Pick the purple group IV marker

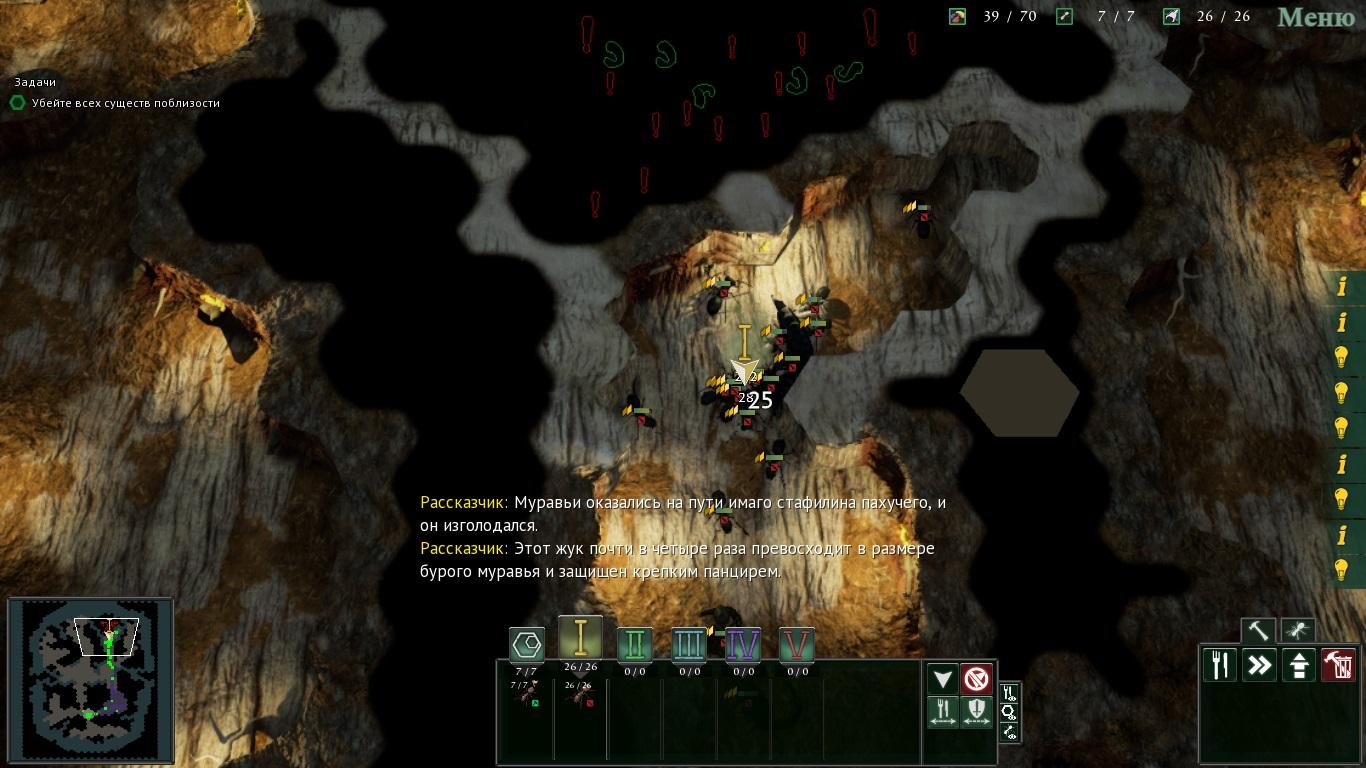coord(743,645)
